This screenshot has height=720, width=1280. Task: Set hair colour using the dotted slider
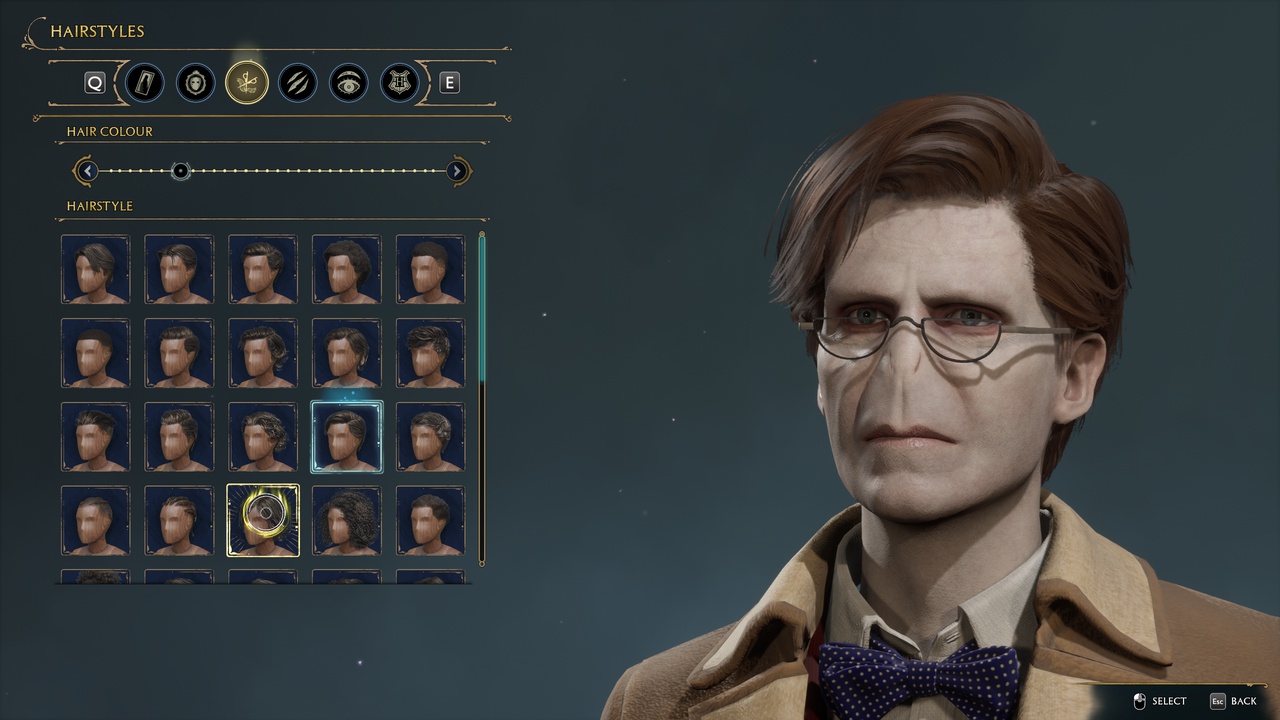tap(181, 171)
